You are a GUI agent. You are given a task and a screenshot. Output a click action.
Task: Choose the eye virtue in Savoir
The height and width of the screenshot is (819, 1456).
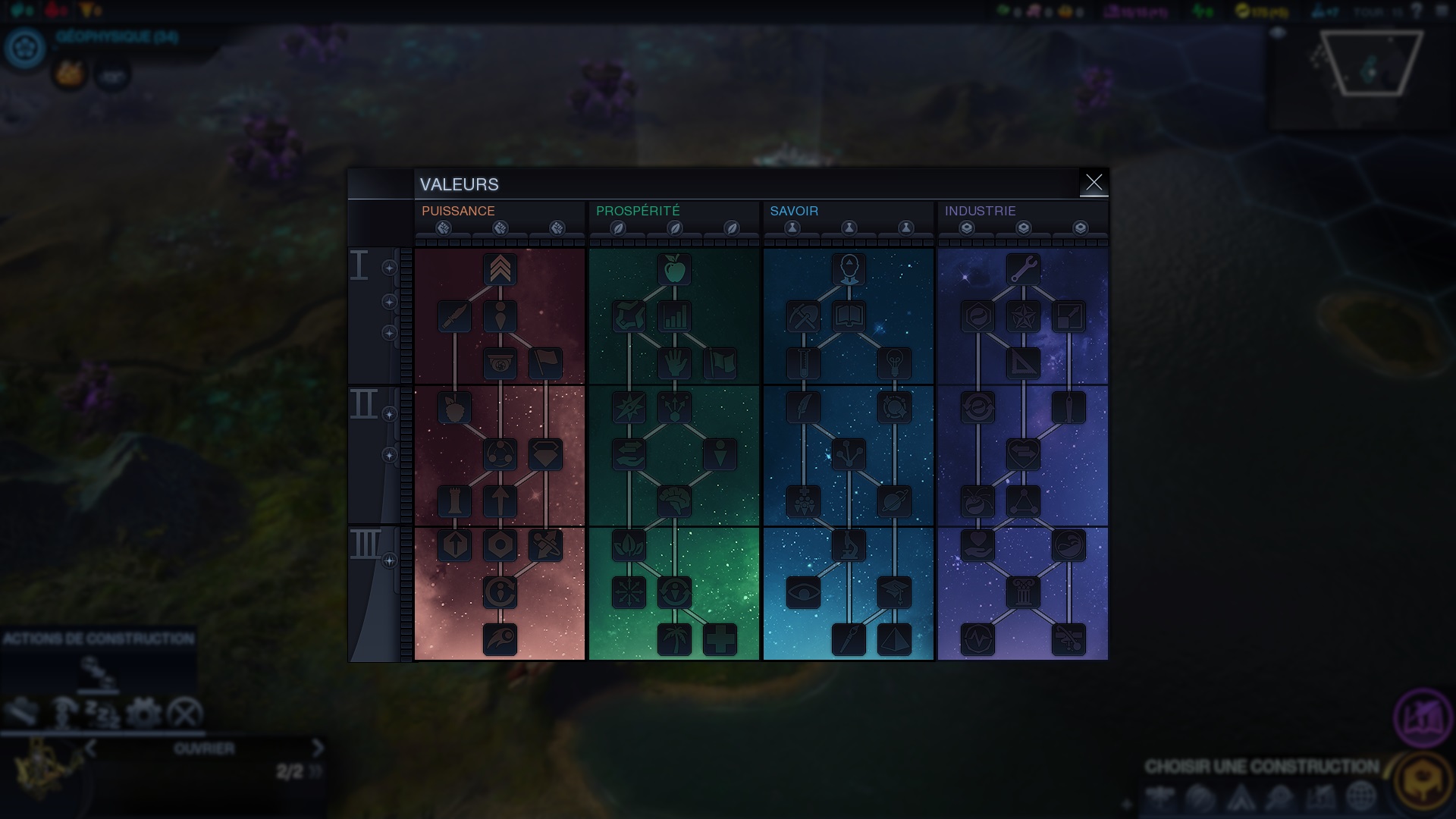point(803,592)
